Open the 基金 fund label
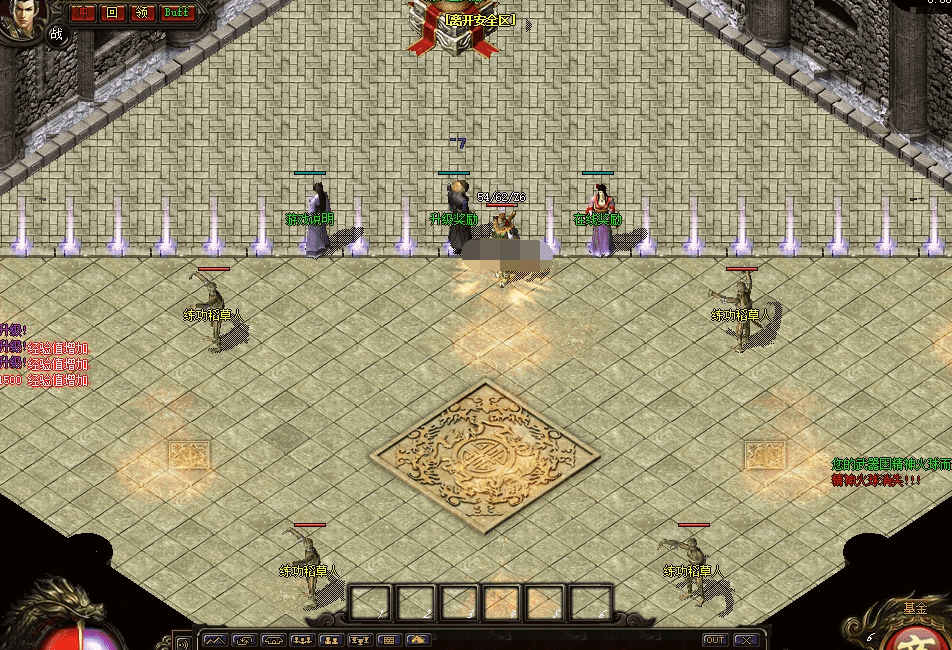The height and width of the screenshot is (650, 952). click(x=914, y=608)
